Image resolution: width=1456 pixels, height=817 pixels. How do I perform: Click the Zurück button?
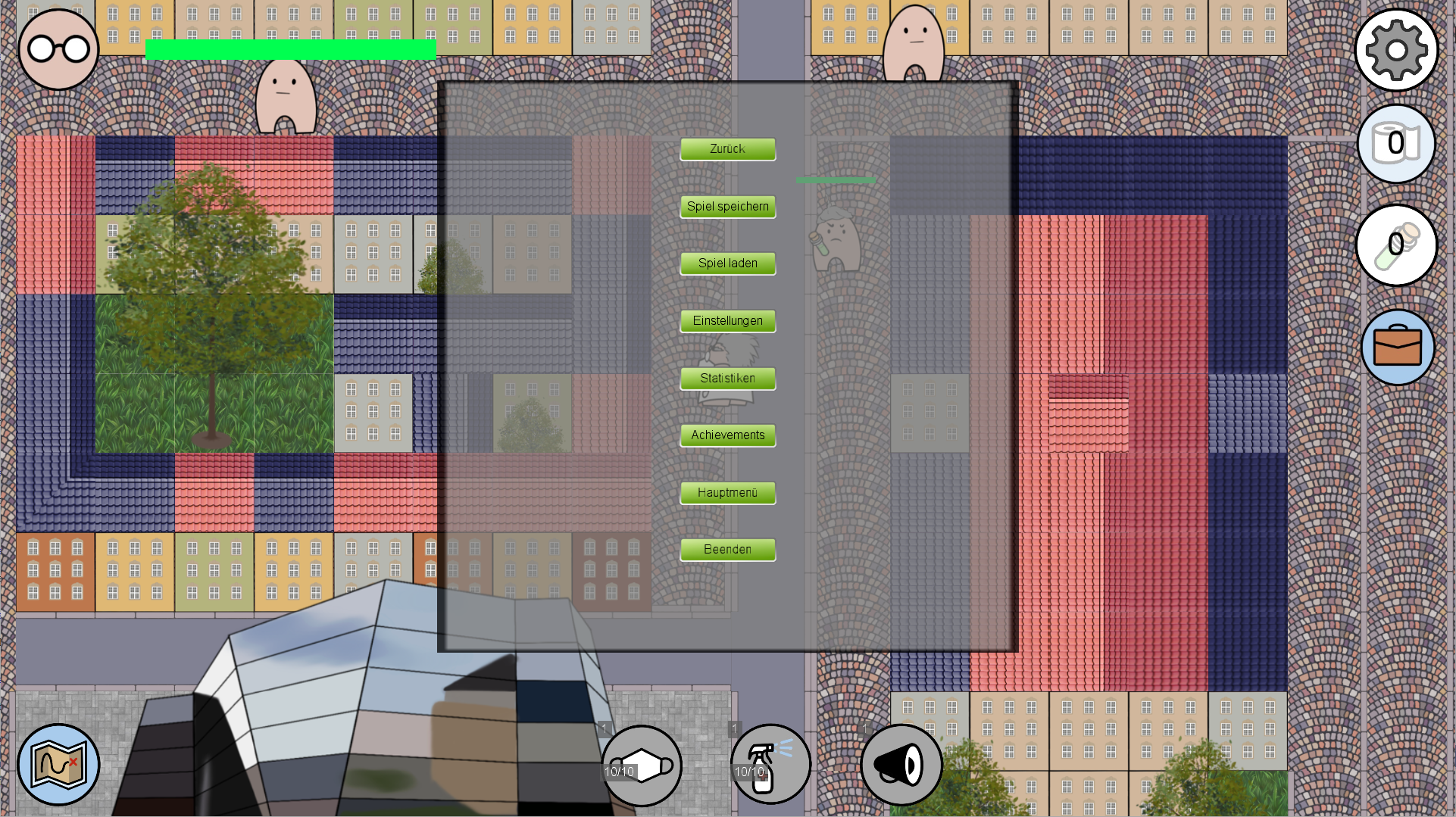(x=727, y=149)
